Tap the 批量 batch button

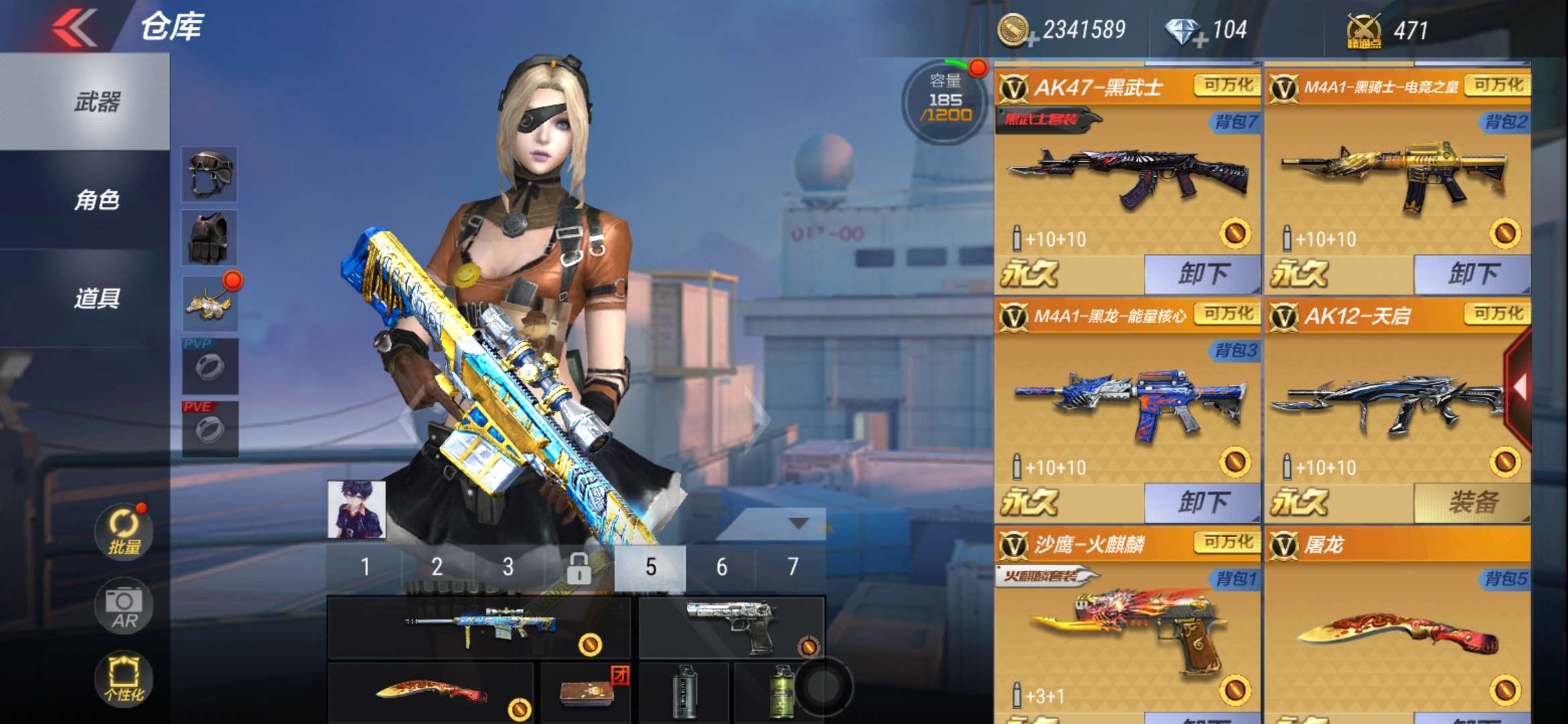[x=124, y=532]
